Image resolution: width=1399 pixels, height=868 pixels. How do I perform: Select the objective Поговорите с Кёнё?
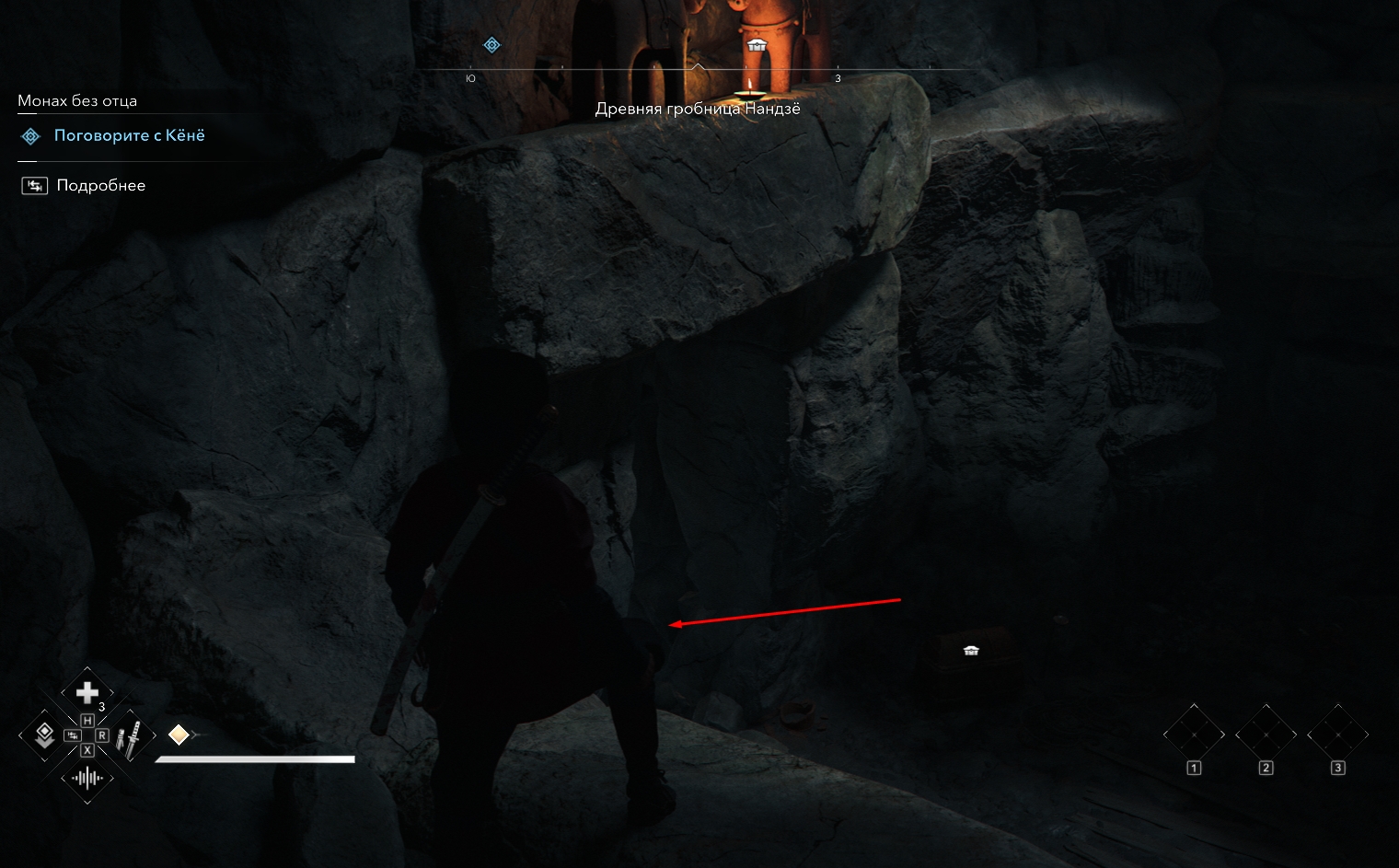(129, 136)
